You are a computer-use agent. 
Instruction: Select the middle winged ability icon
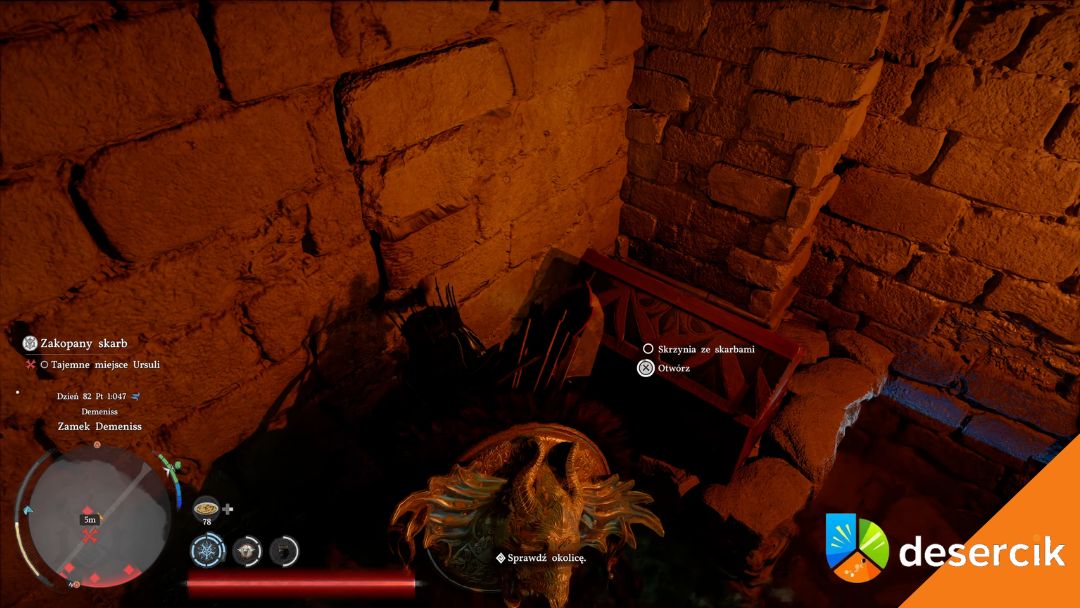click(x=247, y=550)
